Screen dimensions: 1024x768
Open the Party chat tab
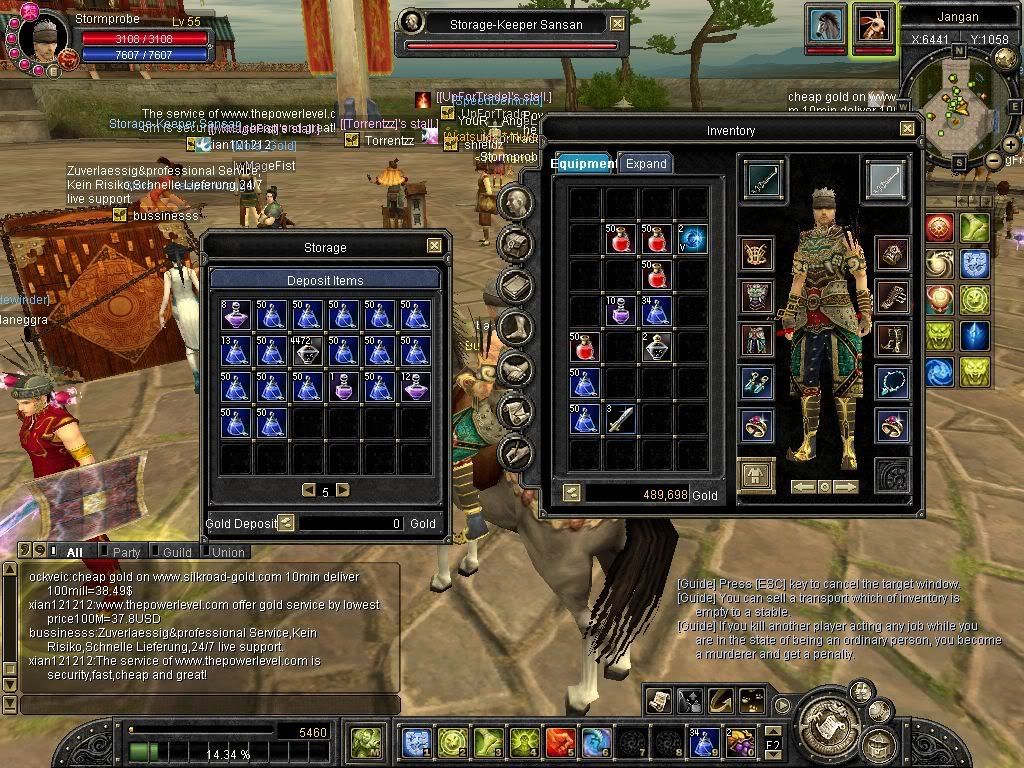coord(126,552)
